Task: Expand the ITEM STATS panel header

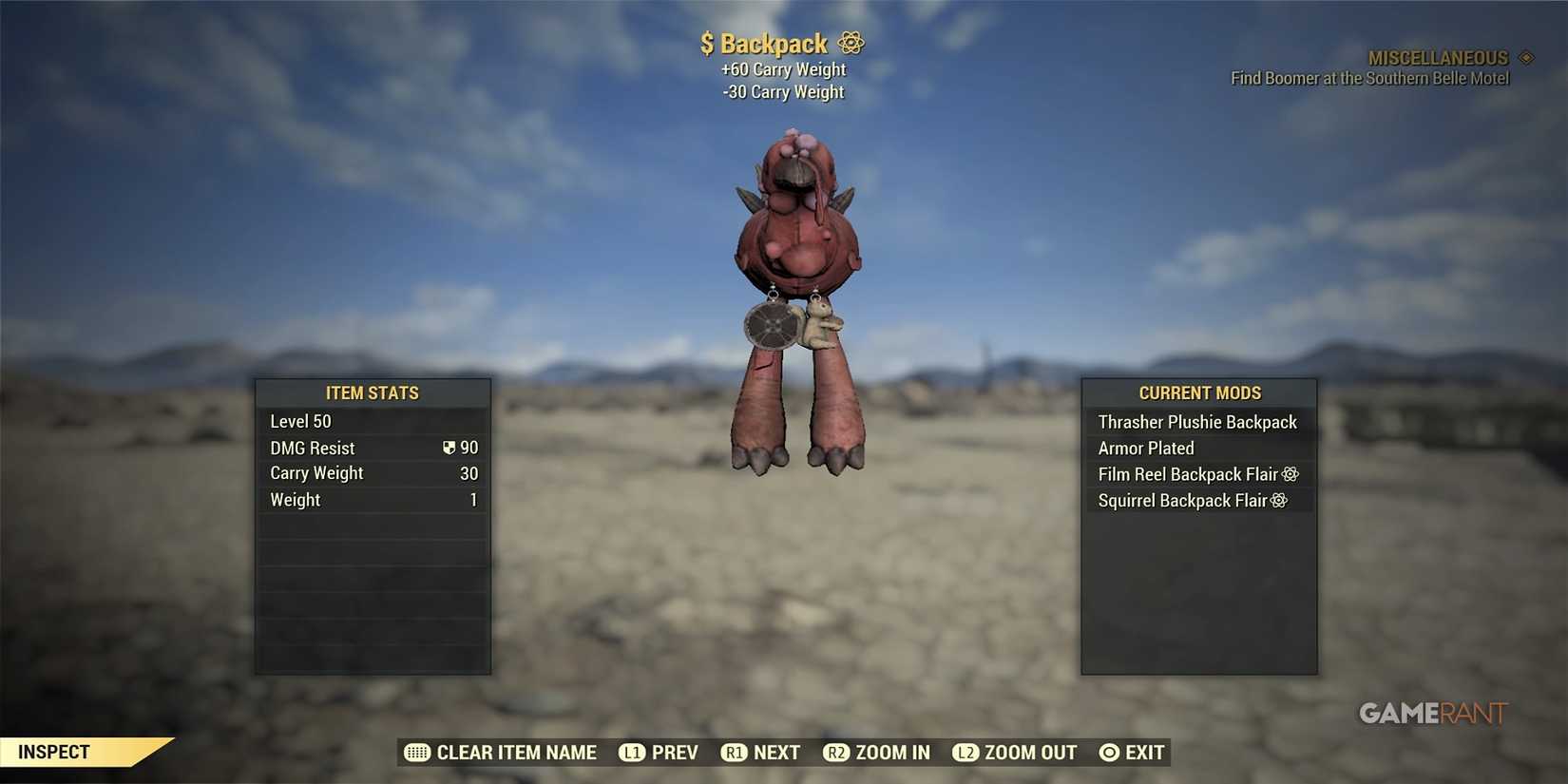Action: pos(373,392)
